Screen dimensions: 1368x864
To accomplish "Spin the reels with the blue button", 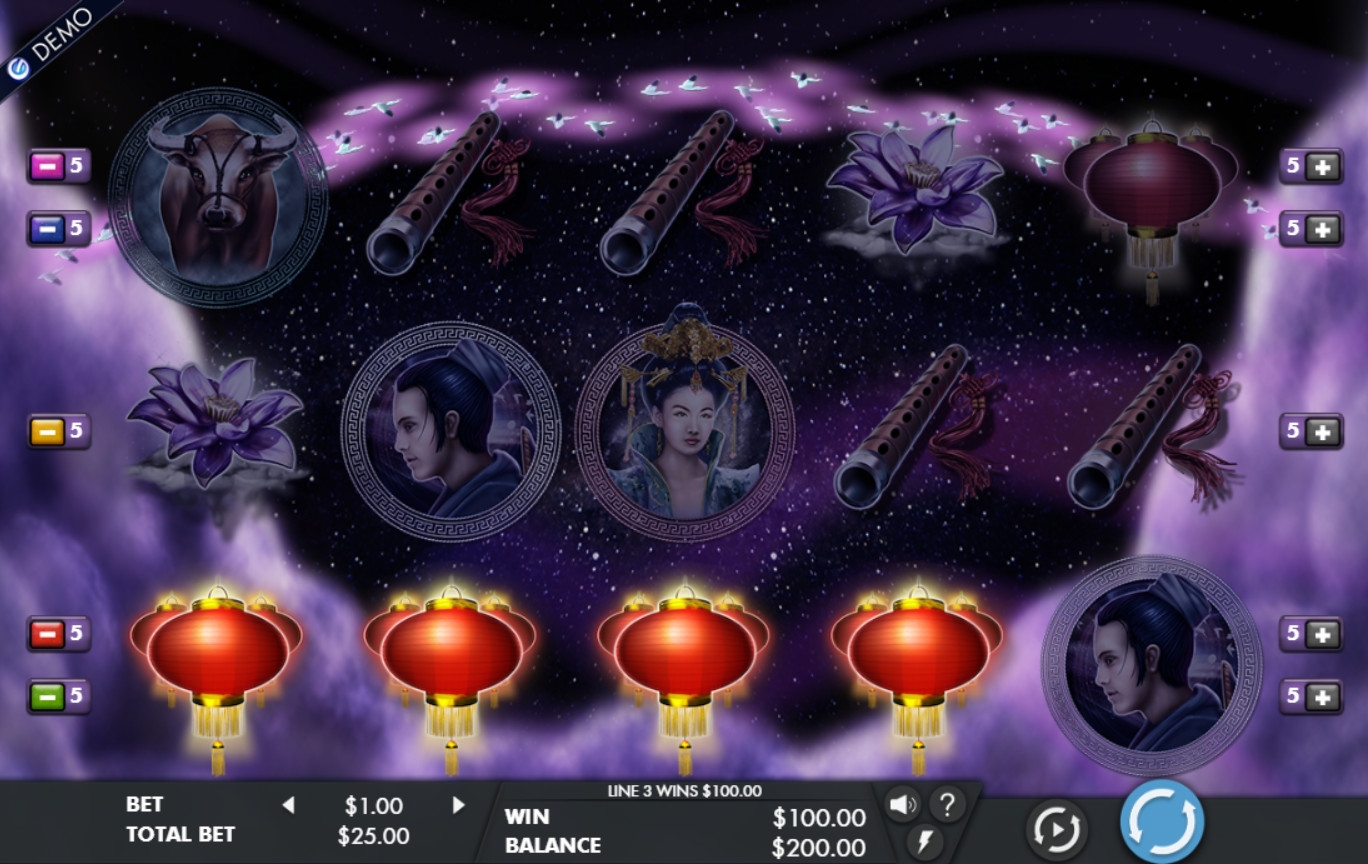I will pyautogui.click(x=1162, y=822).
